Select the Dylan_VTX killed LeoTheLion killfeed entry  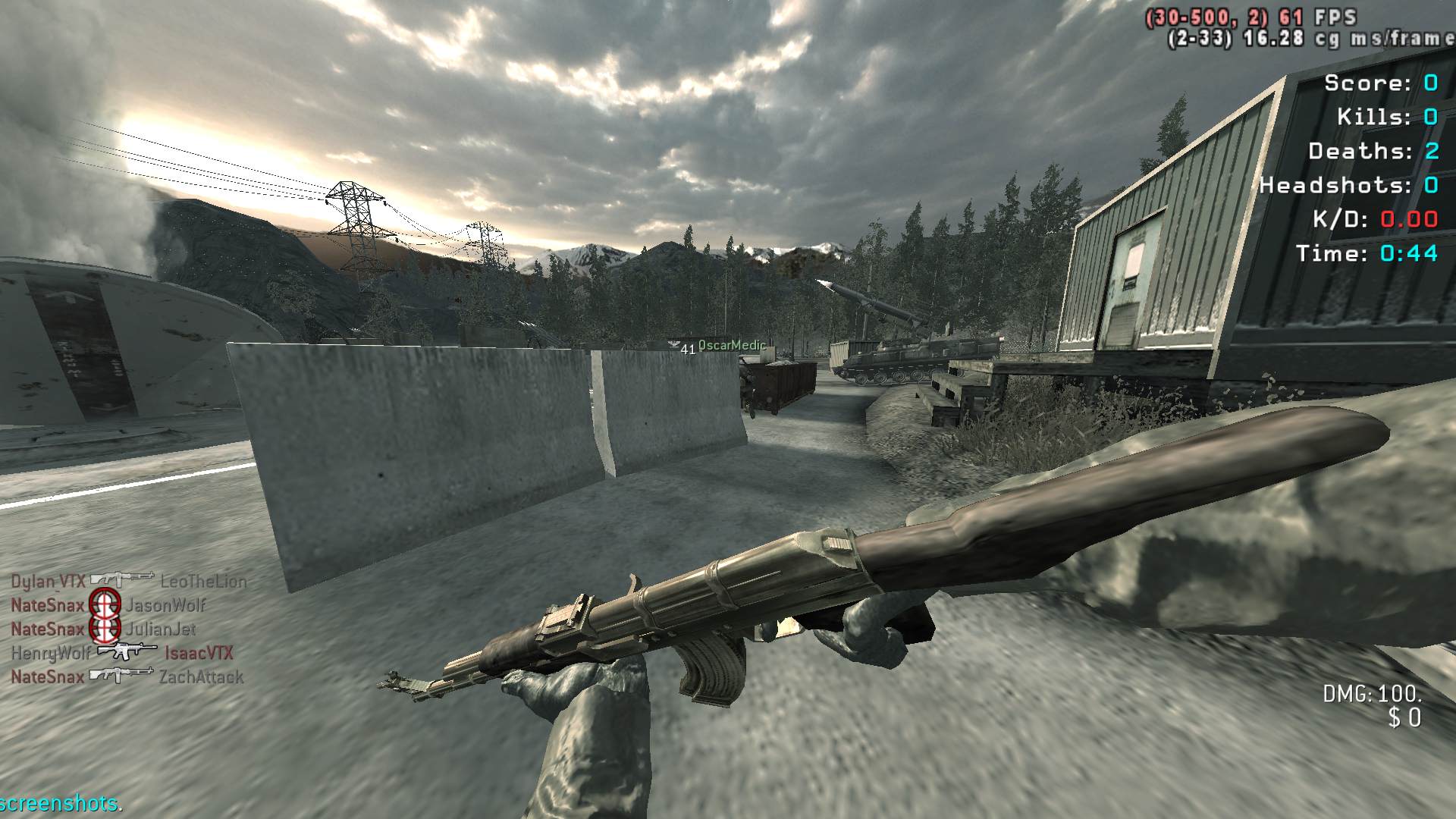[x=128, y=581]
